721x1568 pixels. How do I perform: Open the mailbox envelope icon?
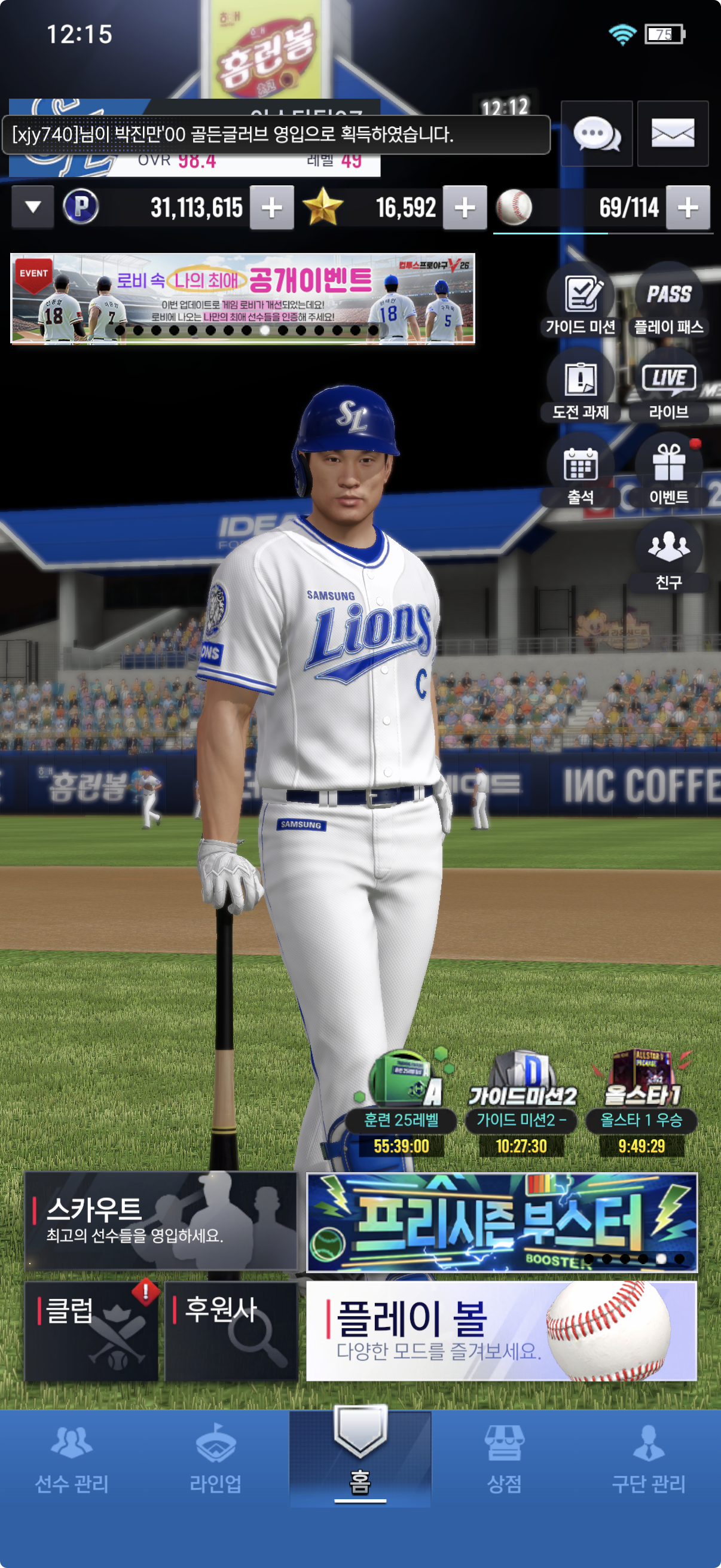673,134
